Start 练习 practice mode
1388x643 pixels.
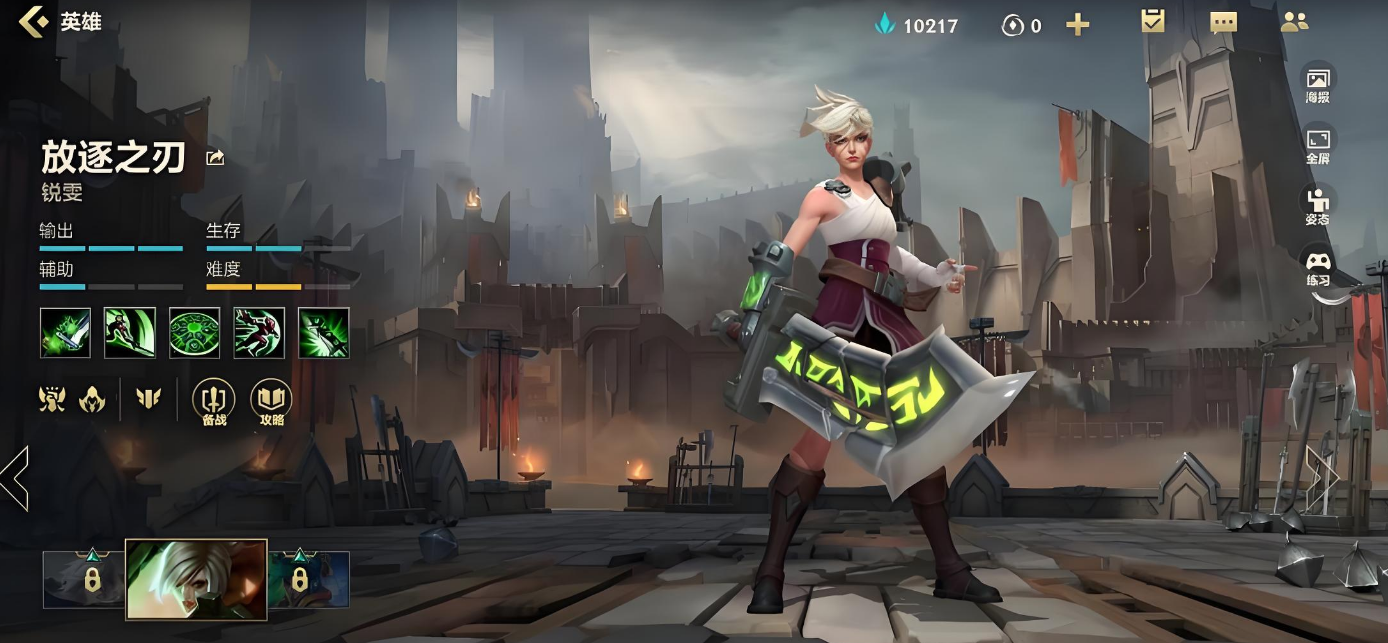pos(1318,267)
